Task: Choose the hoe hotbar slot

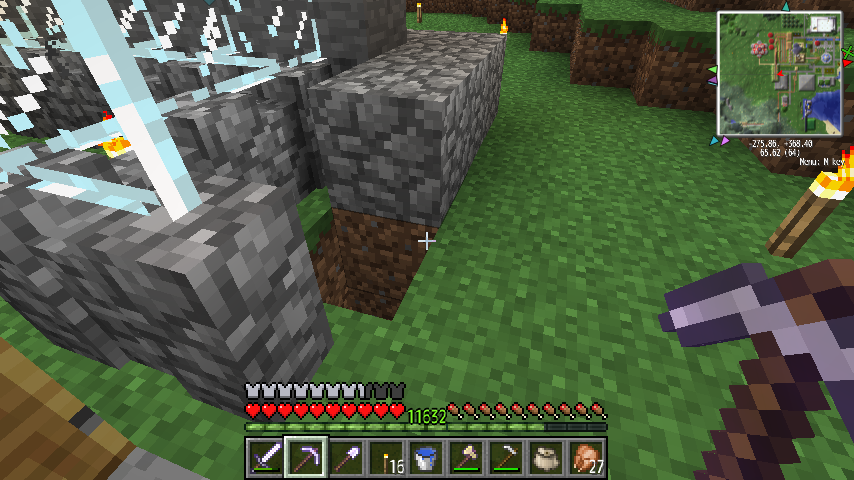Action: pyautogui.click(x=505, y=458)
